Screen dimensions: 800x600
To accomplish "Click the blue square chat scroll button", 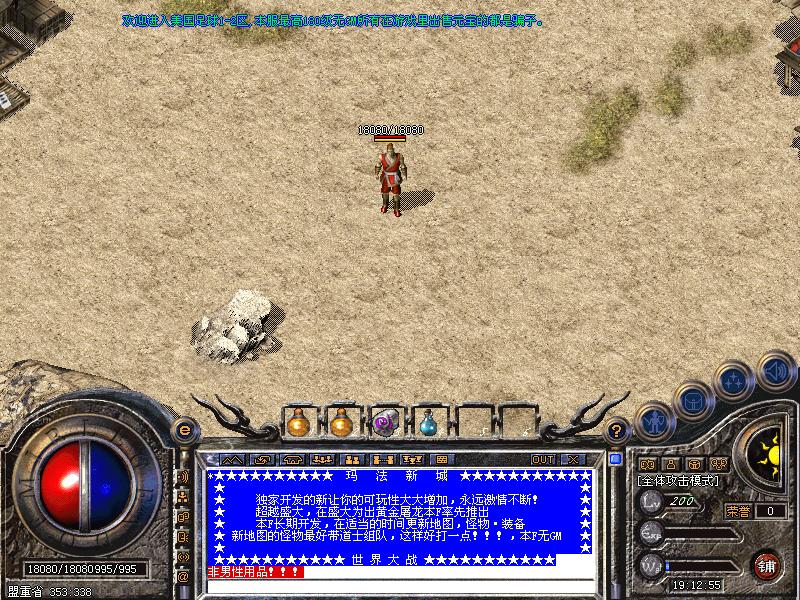I will pyautogui.click(x=616, y=459).
